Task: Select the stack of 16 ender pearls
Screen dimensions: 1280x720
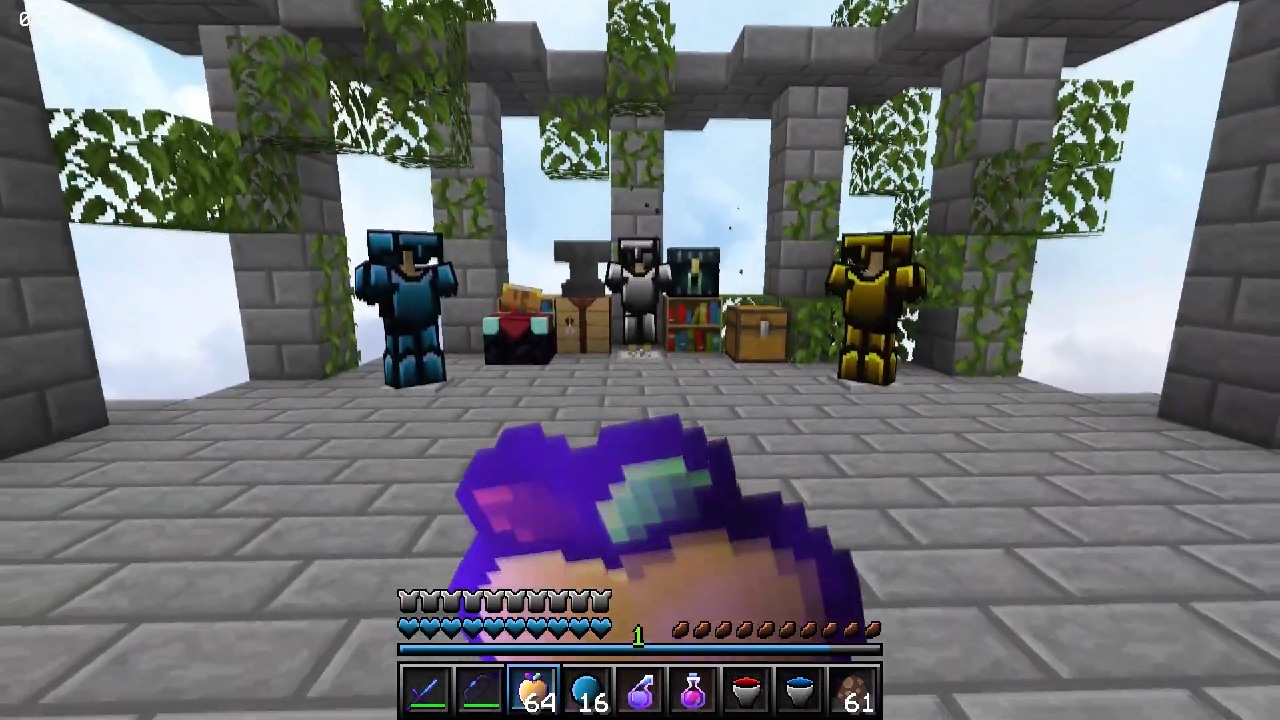Action: pos(587,692)
